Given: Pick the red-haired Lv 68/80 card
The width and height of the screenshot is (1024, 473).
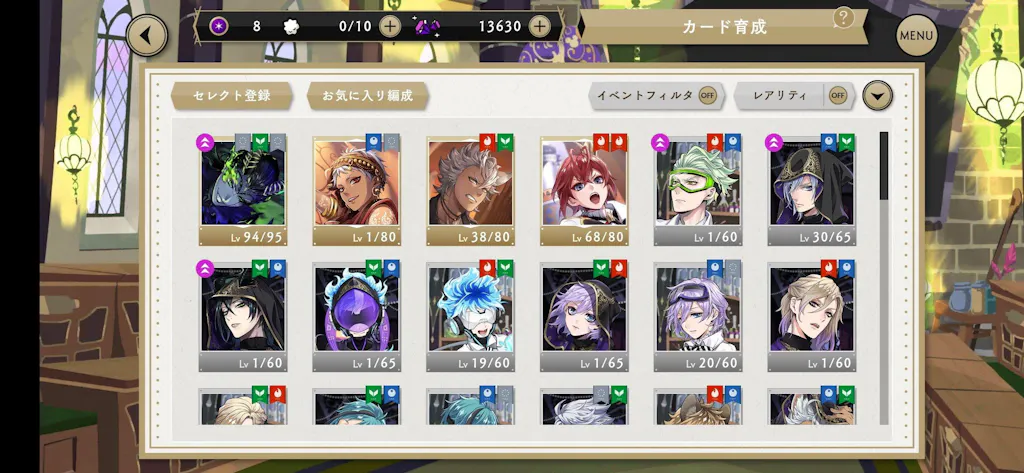Looking at the screenshot, I should pyautogui.click(x=584, y=190).
